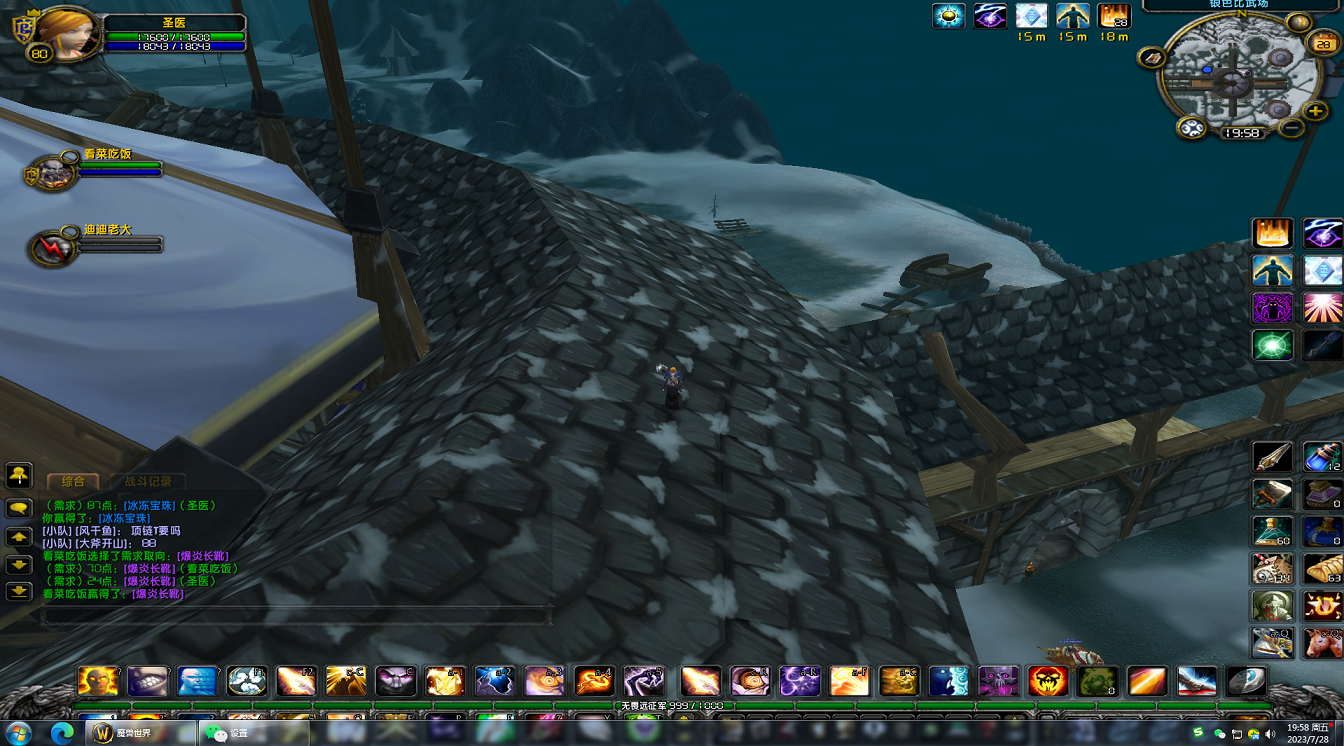Activate the red skull ability on action bar

[1047, 681]
